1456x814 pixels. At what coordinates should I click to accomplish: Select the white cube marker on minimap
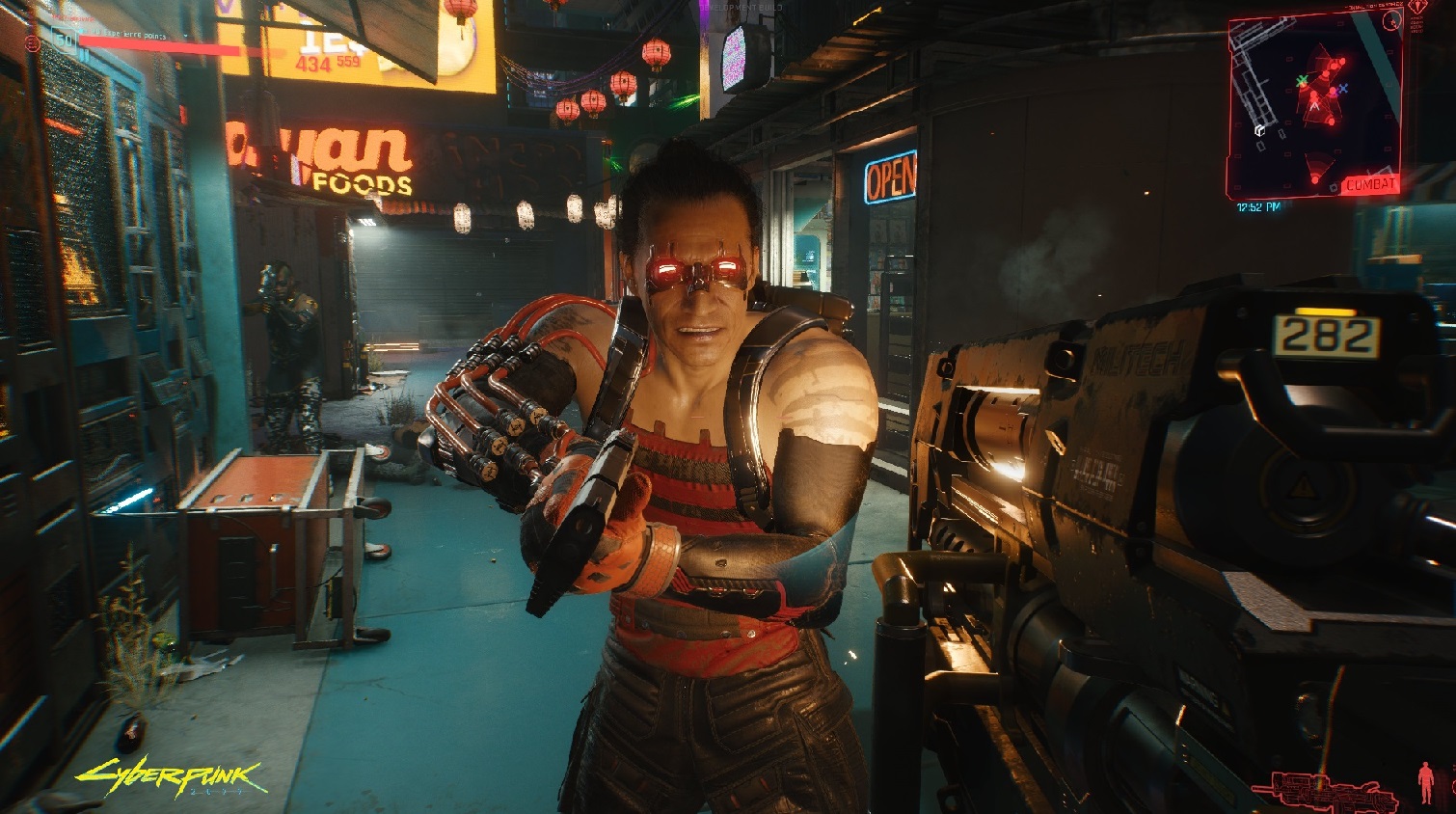coord(1259,129)
